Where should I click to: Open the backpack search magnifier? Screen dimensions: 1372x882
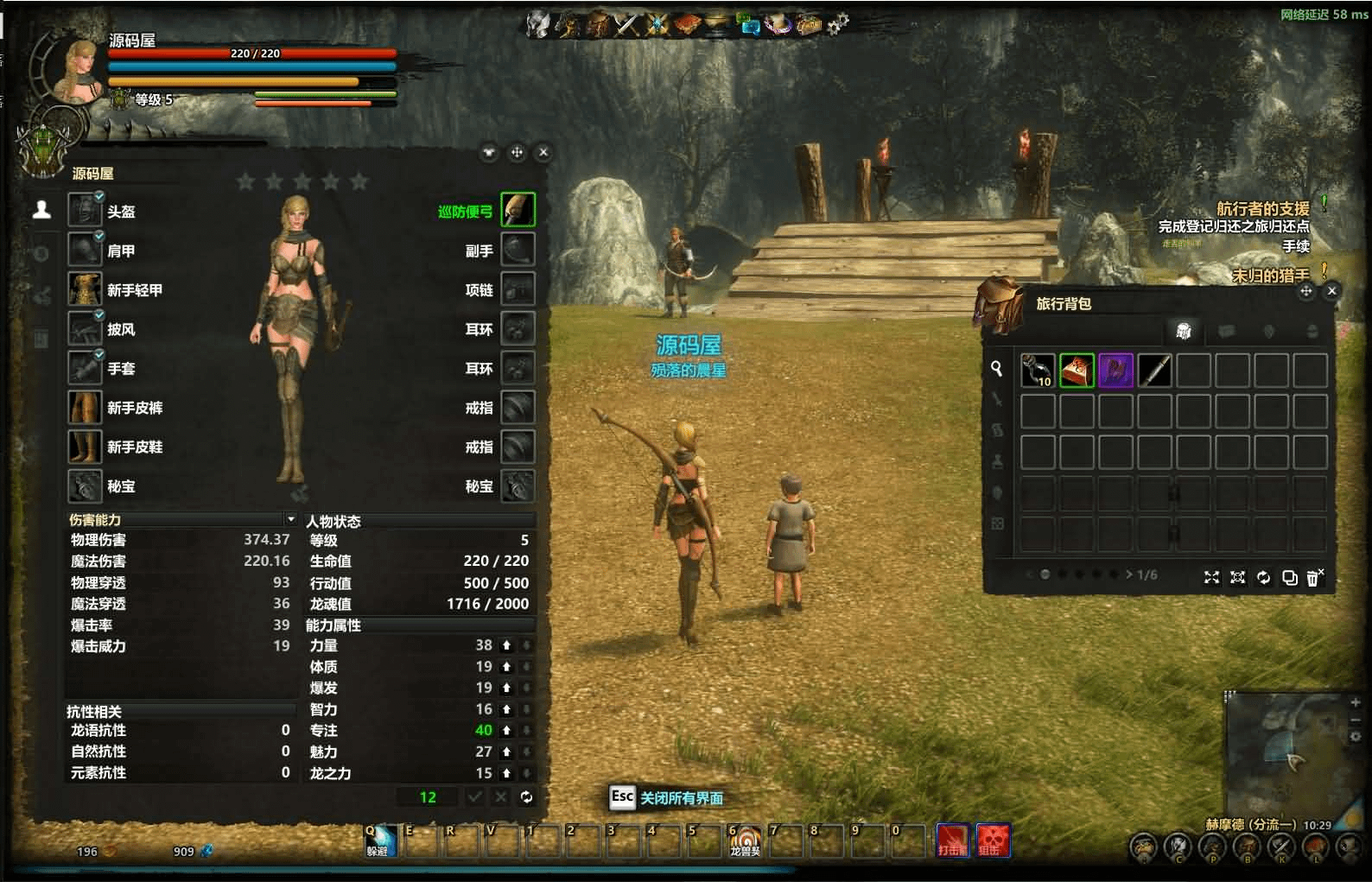pos(996,369)
